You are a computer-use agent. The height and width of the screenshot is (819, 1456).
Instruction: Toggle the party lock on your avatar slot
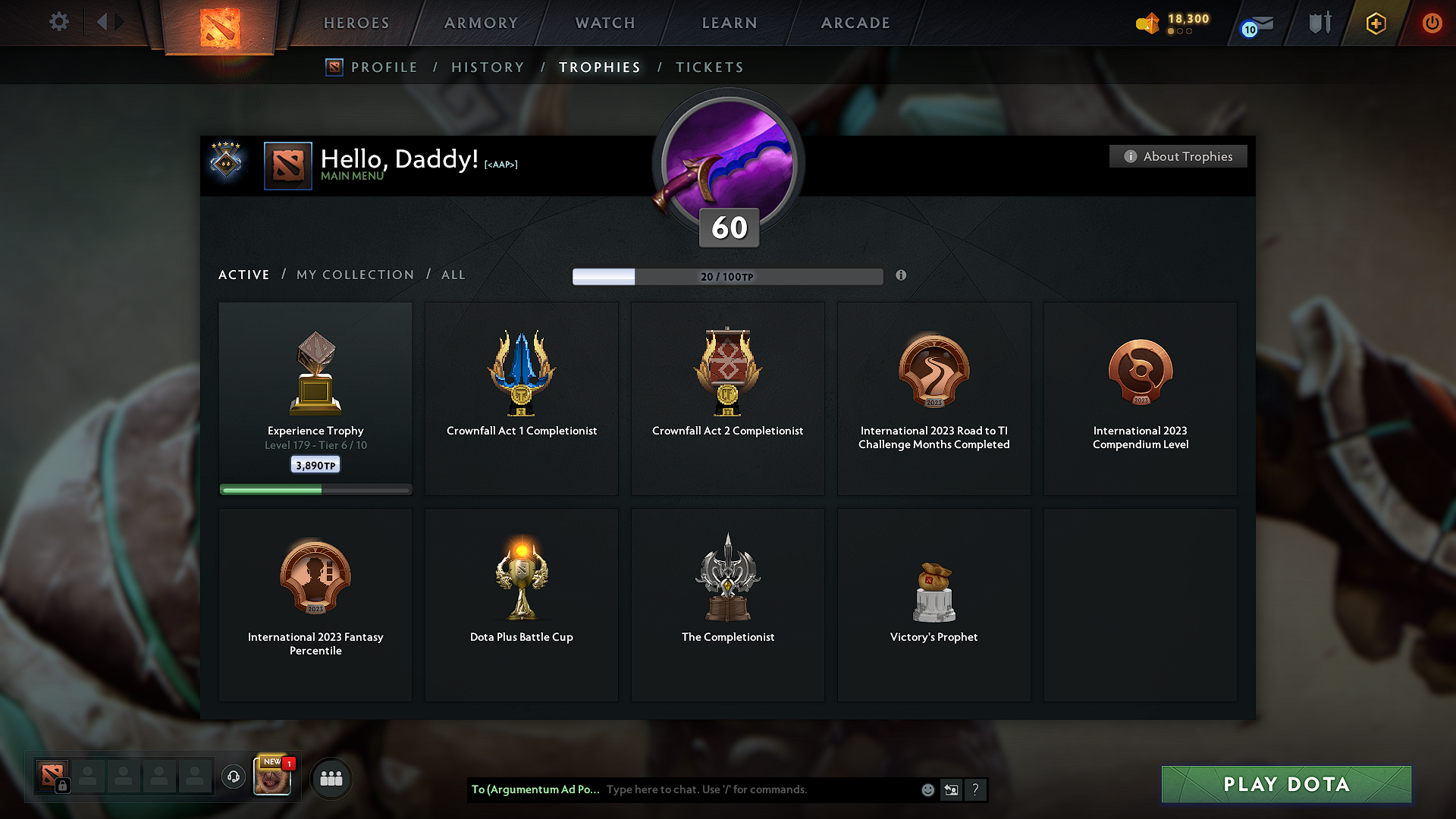tap(62, 786)
